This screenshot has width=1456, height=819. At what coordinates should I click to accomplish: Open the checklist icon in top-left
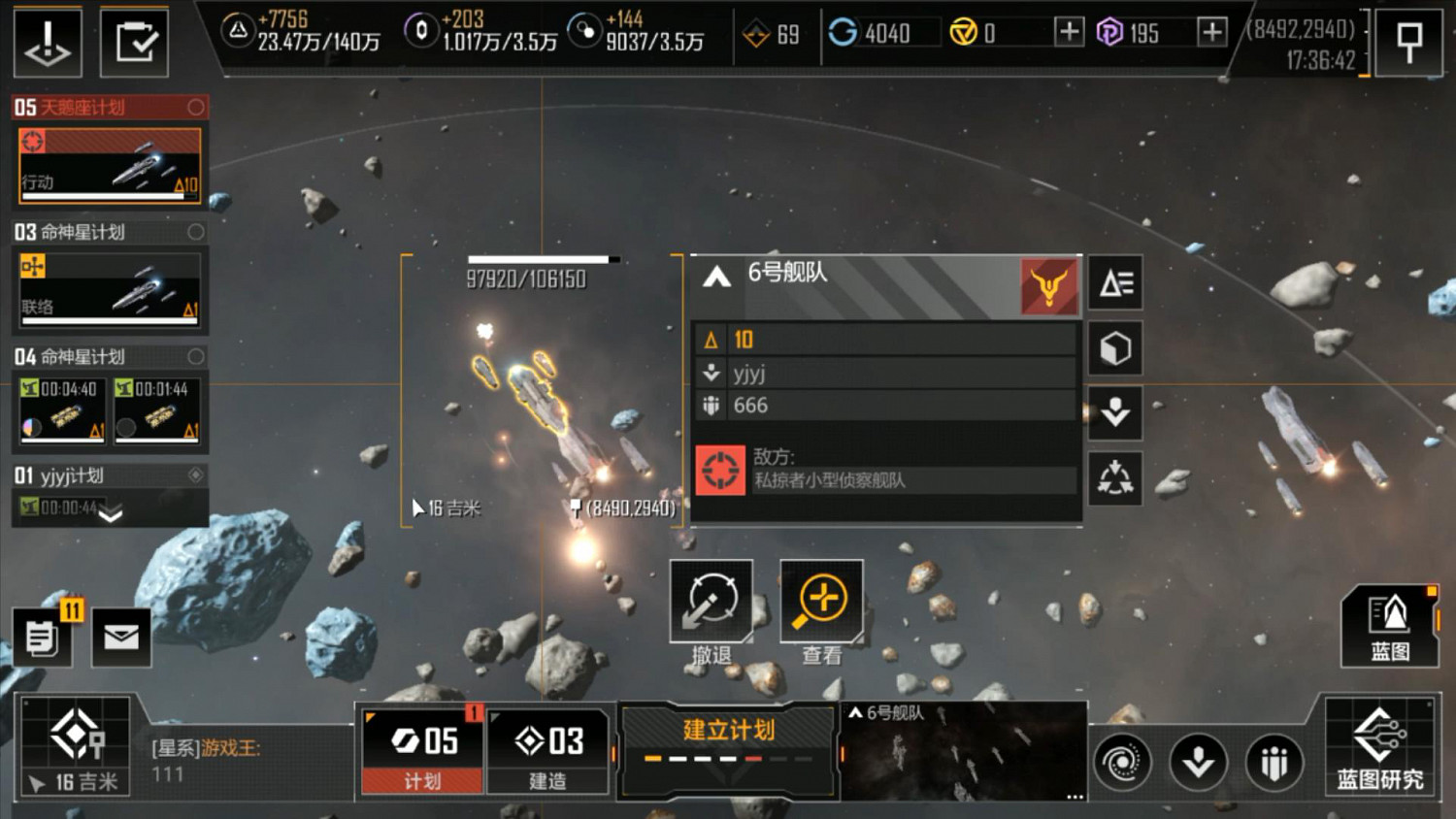[x=134, y=43]
